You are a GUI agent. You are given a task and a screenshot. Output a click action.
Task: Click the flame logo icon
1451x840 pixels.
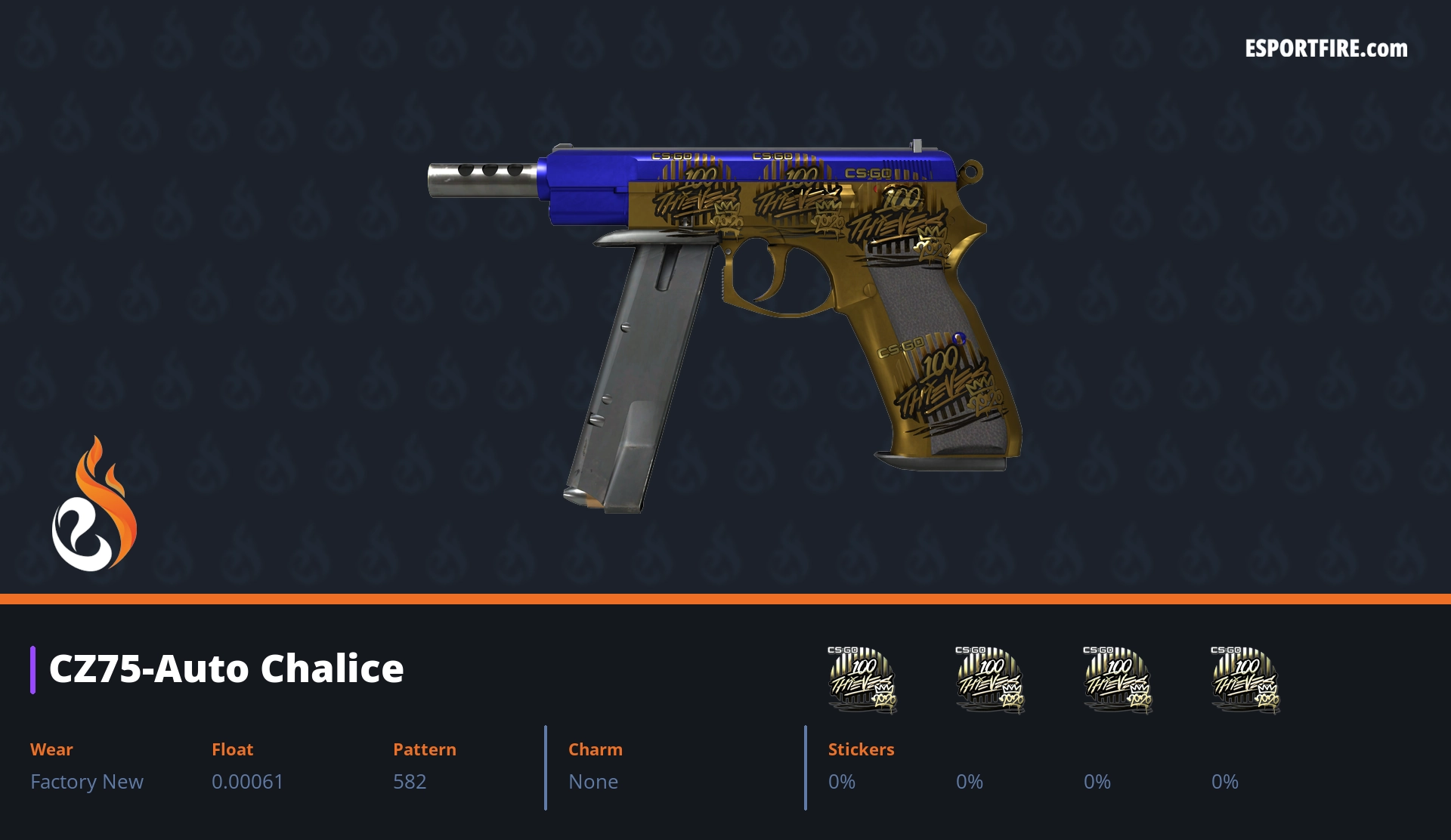(94, 505)
